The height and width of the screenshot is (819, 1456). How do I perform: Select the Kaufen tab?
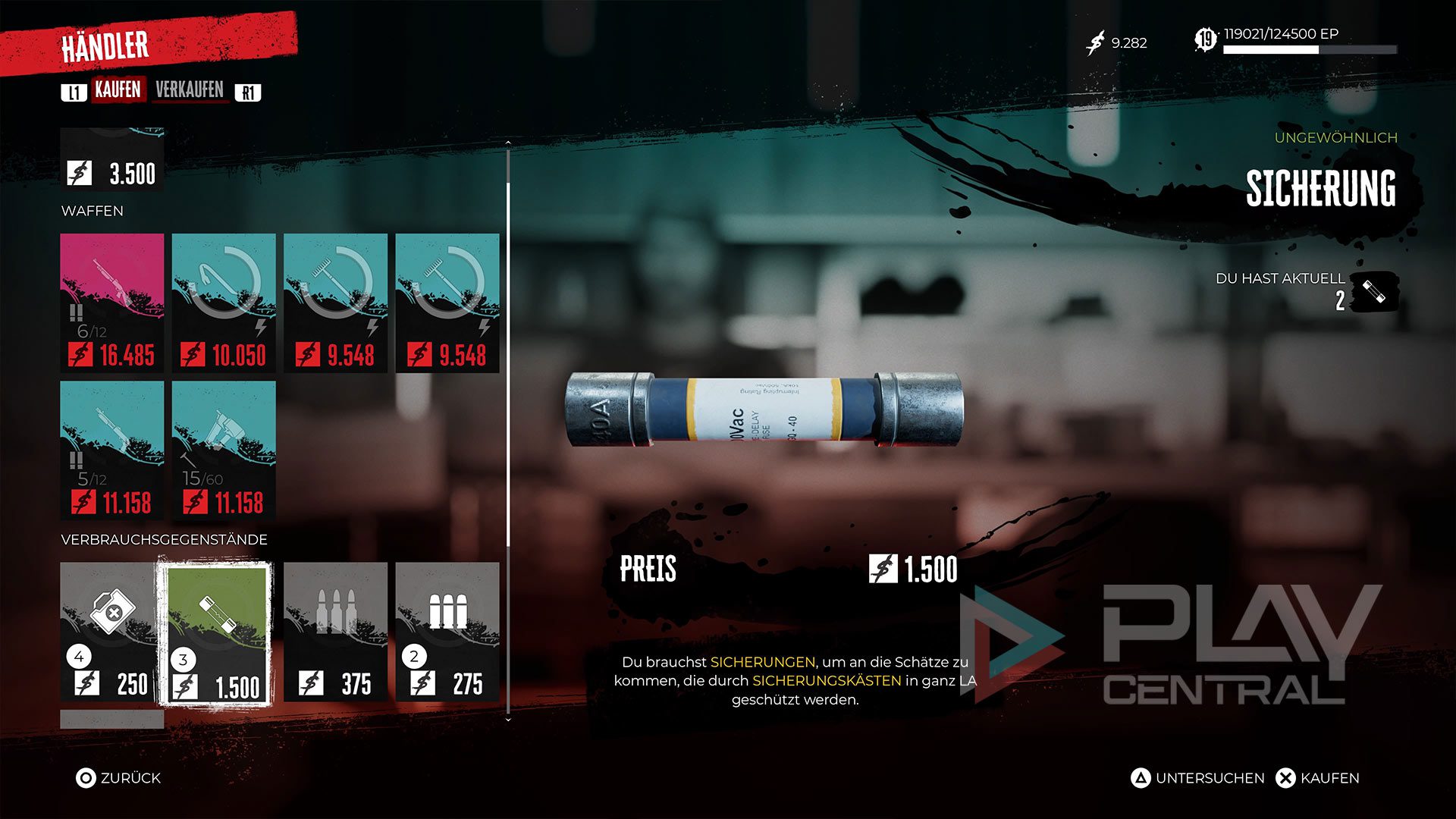[x=118, y=90]
